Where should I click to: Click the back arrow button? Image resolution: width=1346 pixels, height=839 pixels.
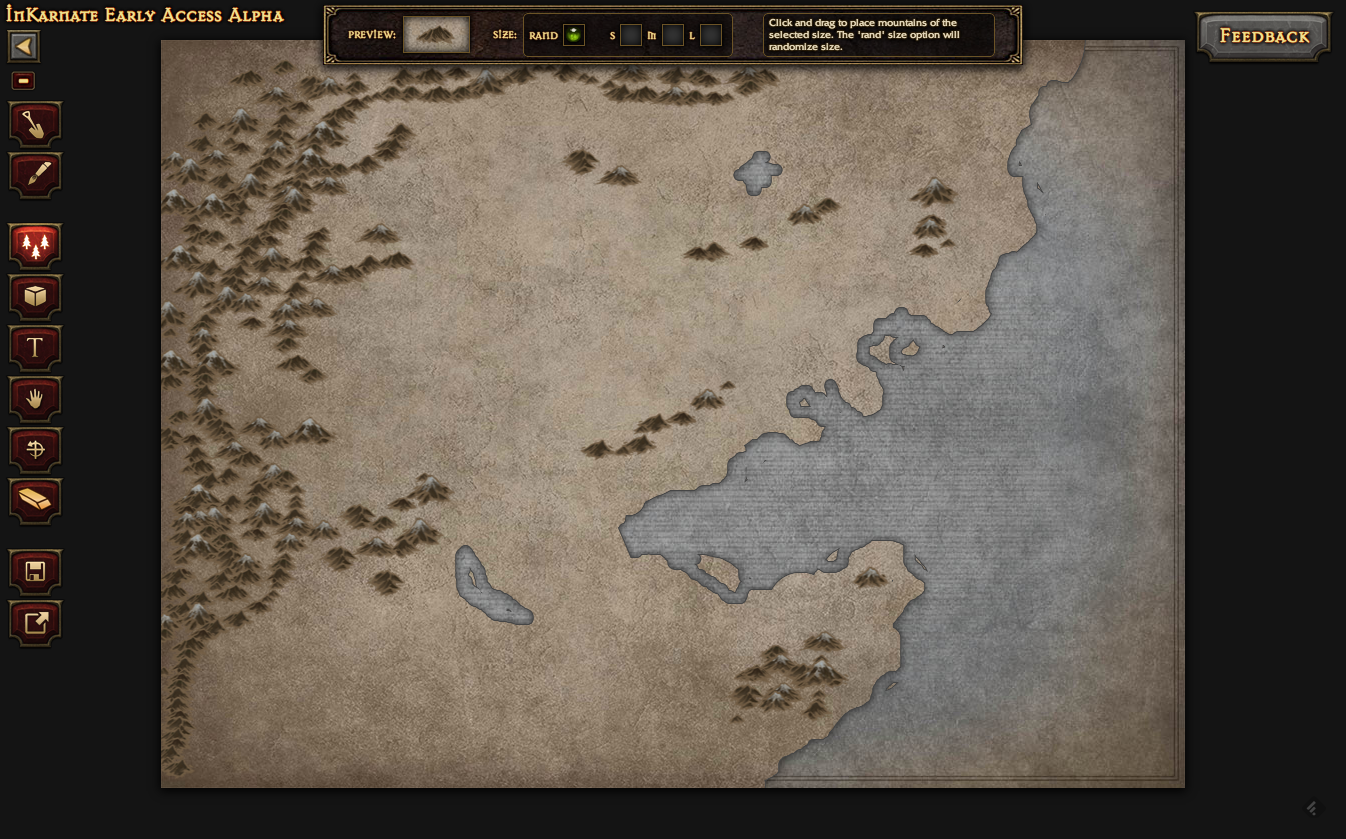pos(24,46)
